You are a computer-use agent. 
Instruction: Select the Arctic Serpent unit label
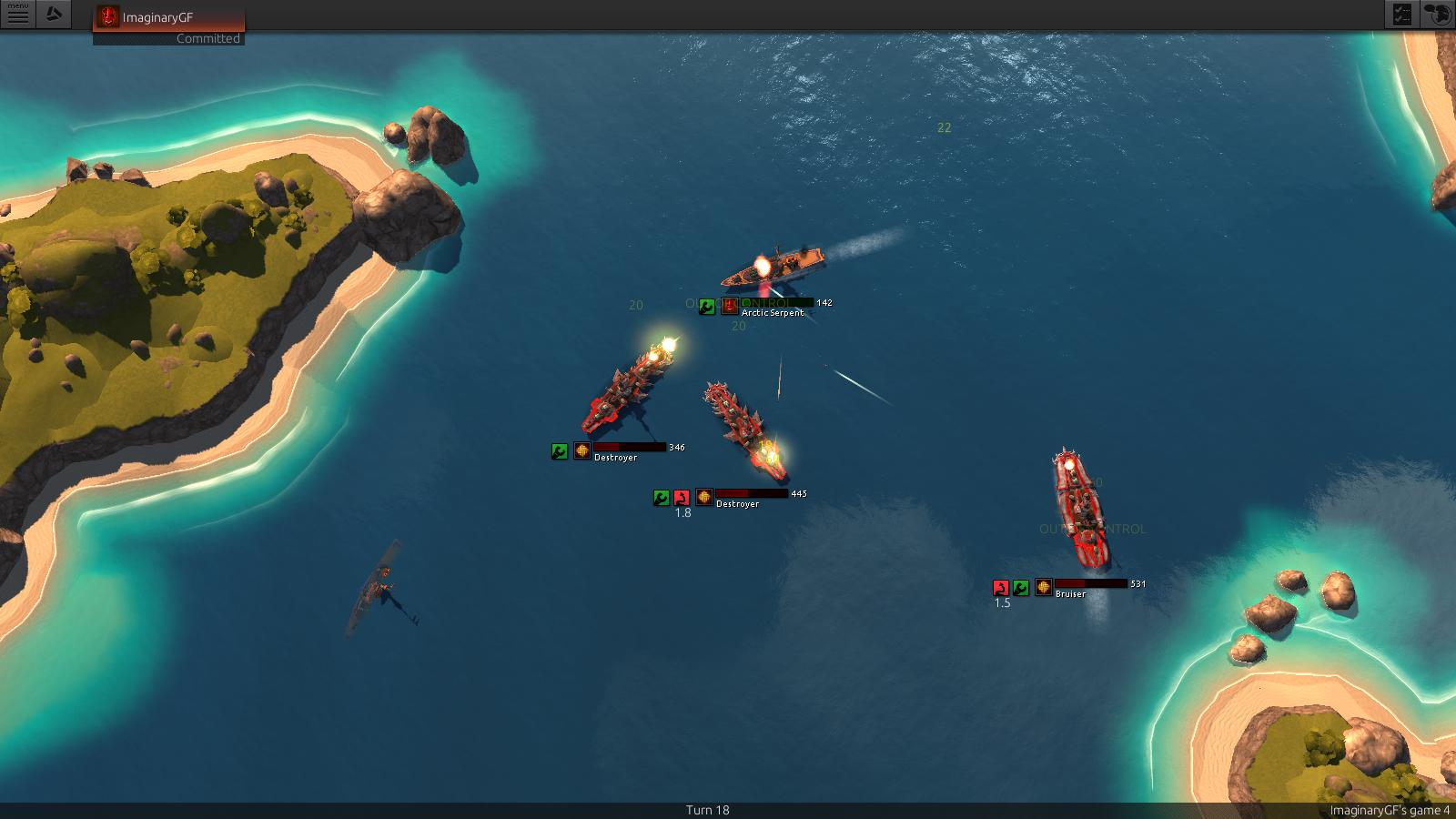(773, 313)
